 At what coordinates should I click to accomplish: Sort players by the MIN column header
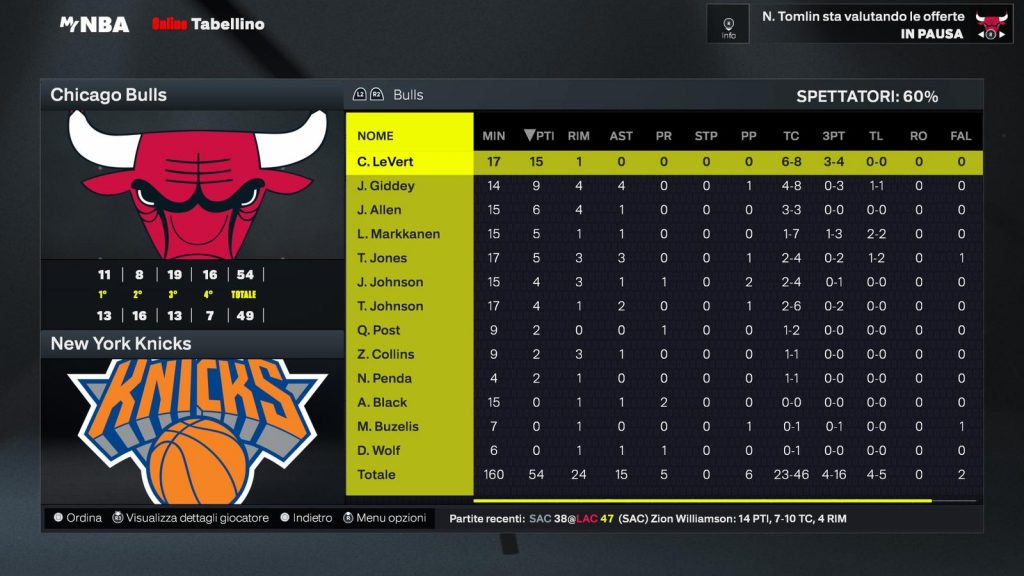tap(494, 136)
